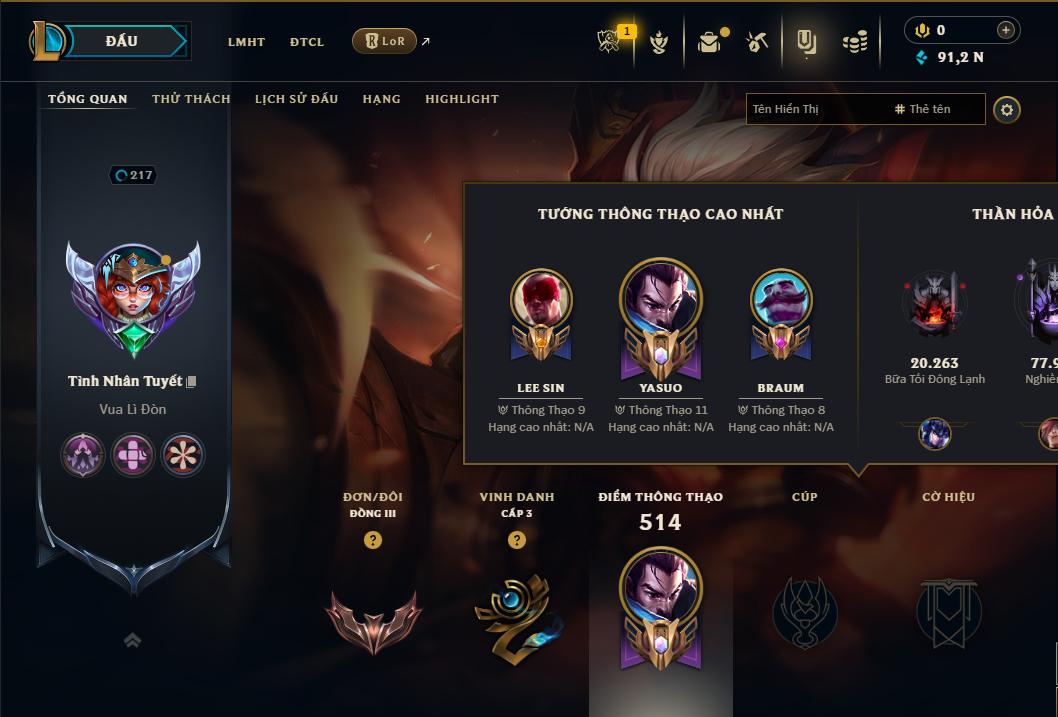Click the Tên Hiển Thị search field
This screenshot has width=1058, height=717.
[x=815, y=109]
